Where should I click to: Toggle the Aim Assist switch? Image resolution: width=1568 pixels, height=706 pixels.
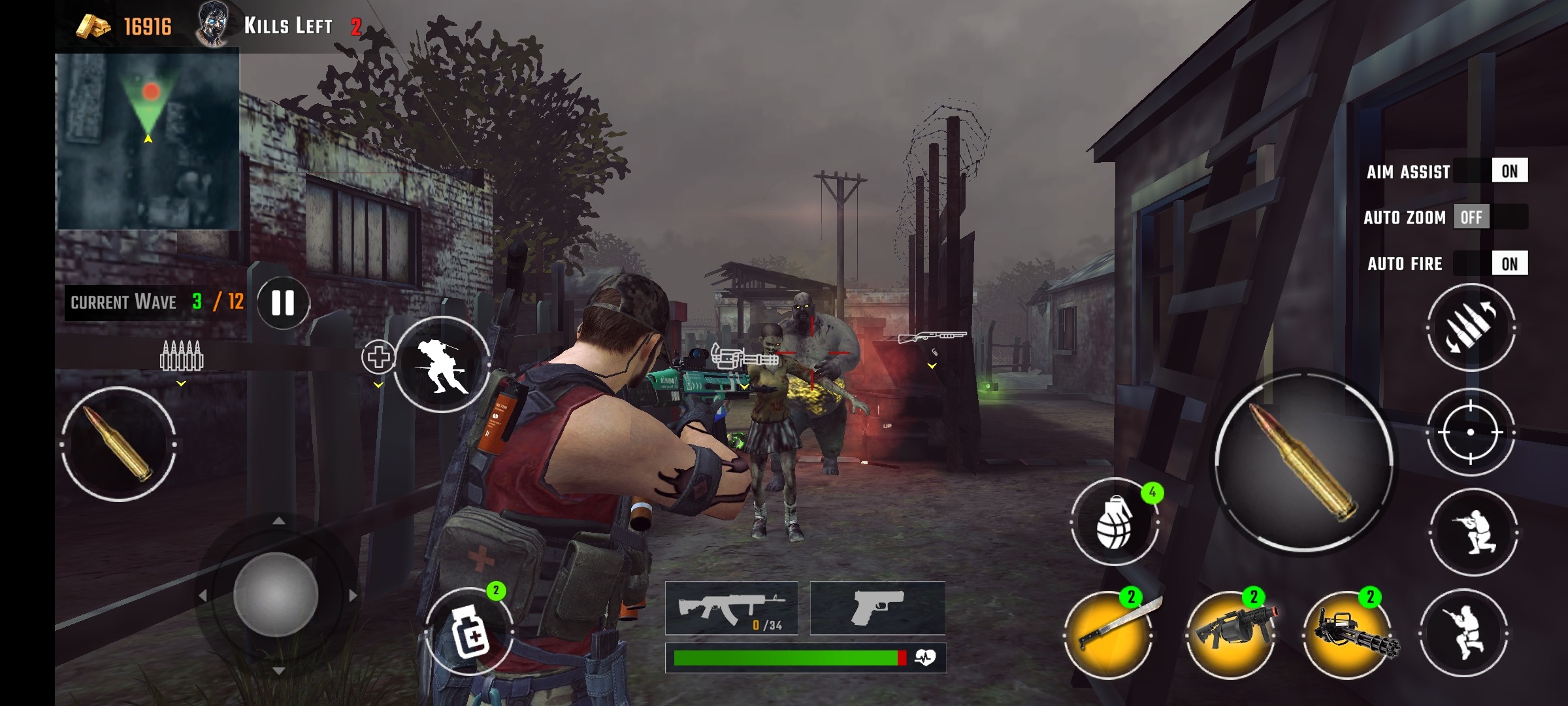pos(1491,171)
